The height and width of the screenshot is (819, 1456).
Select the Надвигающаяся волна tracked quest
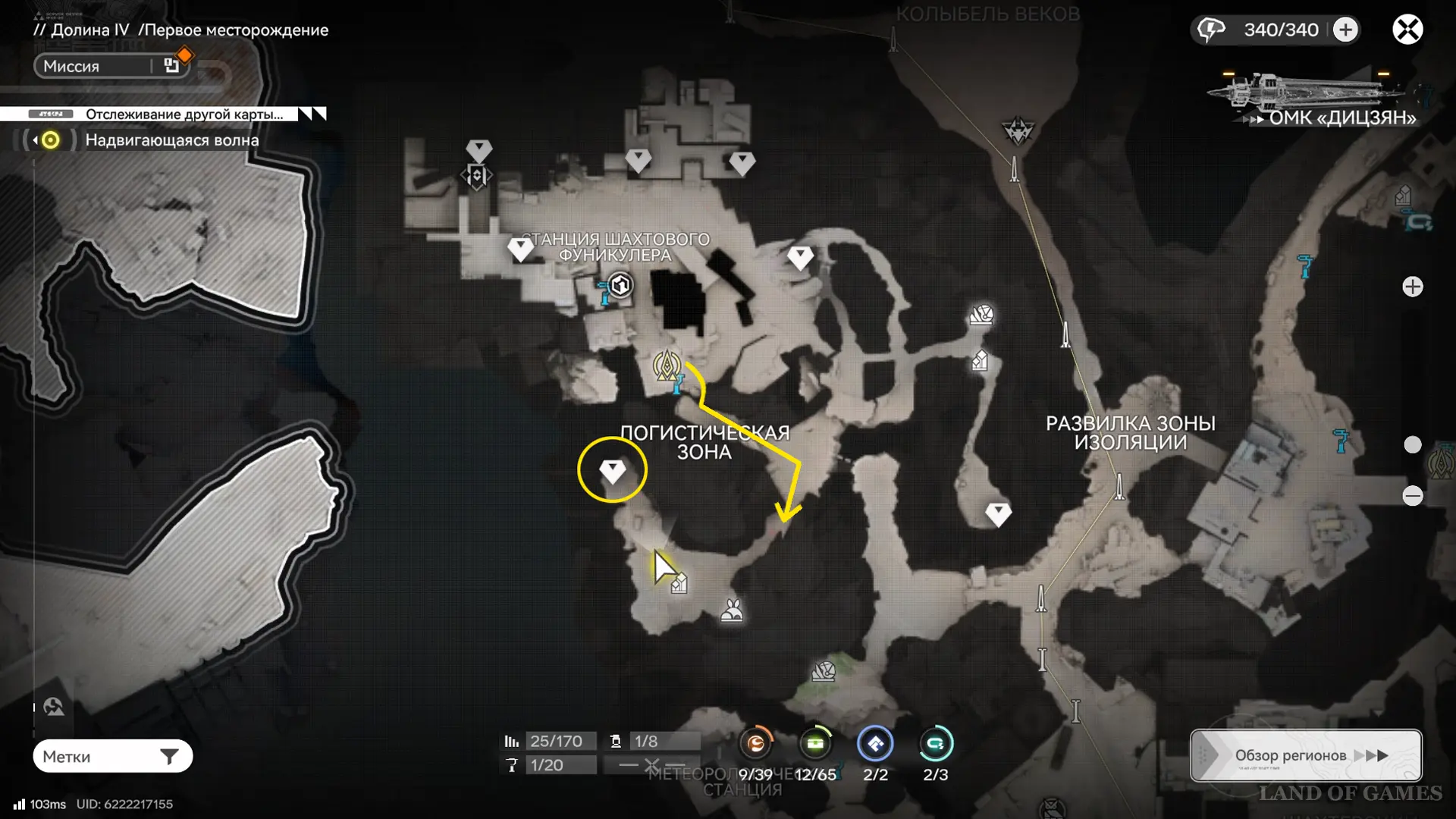click(x=171, y=140)
